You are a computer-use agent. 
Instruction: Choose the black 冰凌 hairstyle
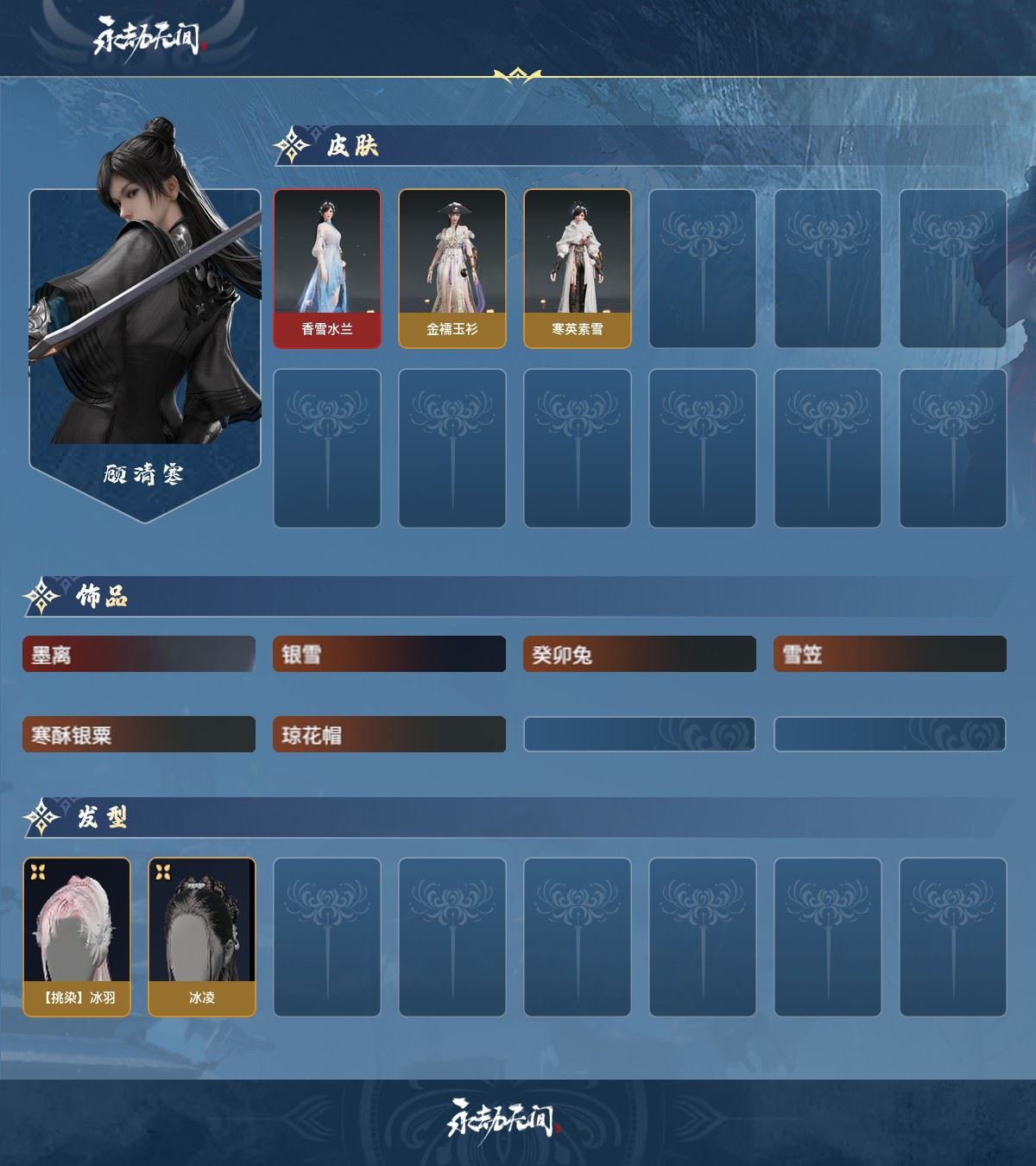202,936
